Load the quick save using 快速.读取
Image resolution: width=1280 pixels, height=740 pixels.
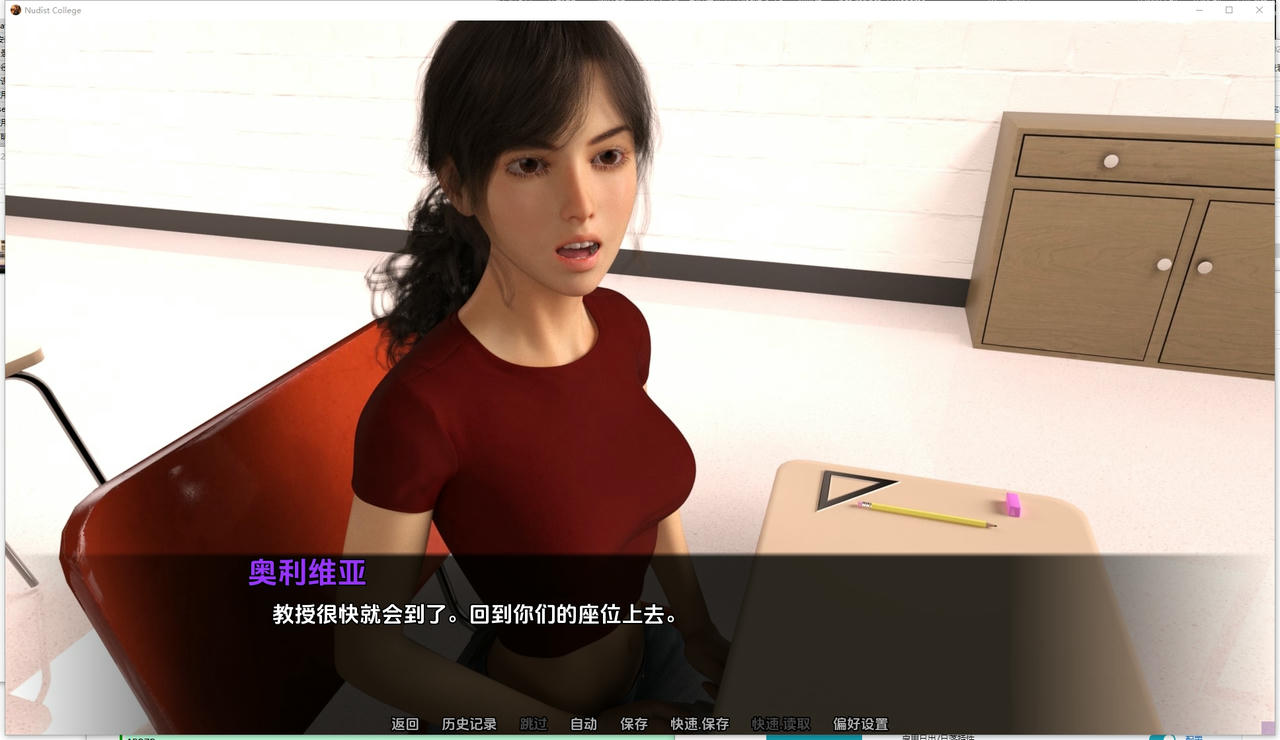(783, 723)
